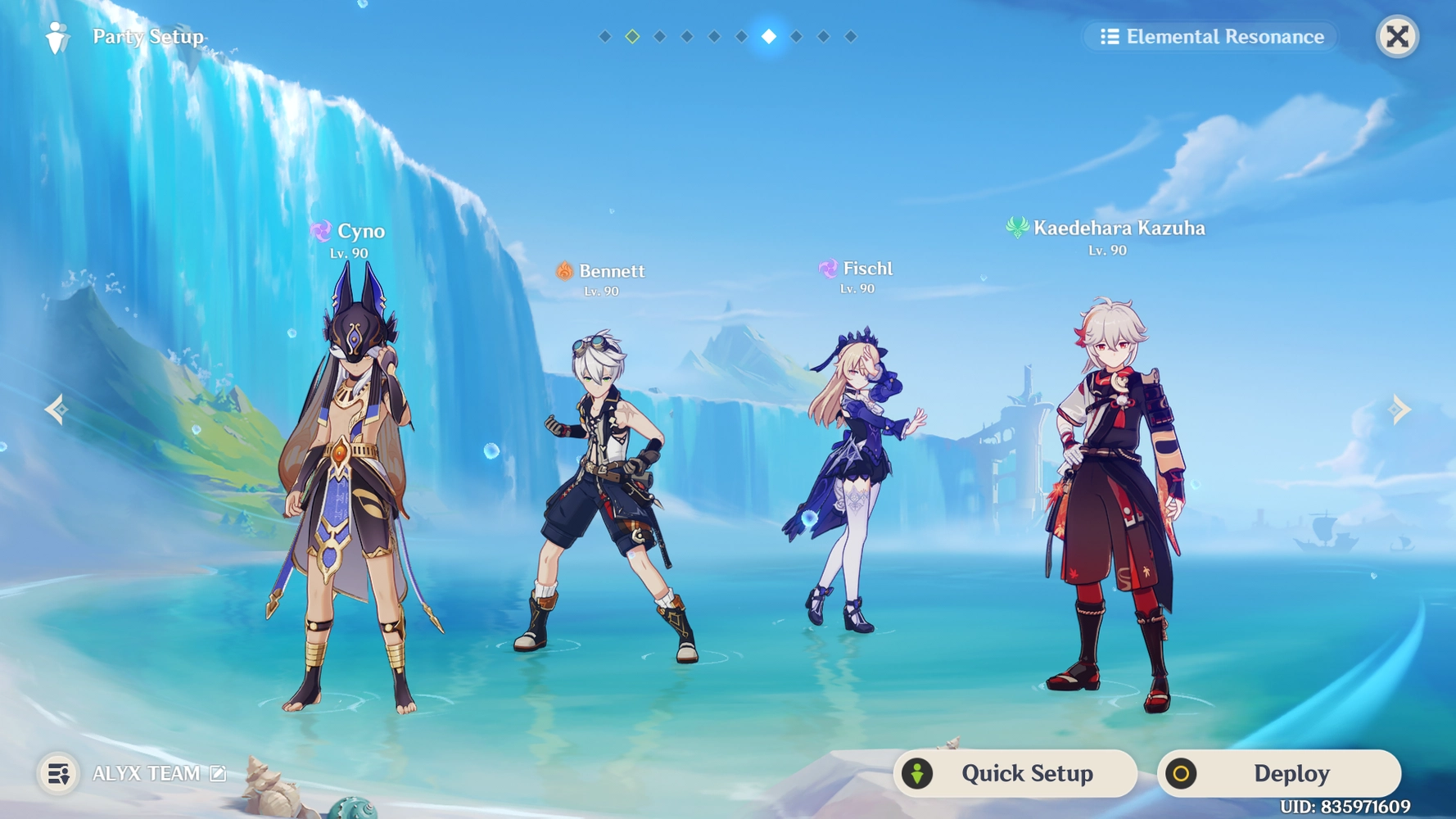Select the glowing blue party slot diamond
Image resolution: width=1456 pixels, height=819 pixels.
pyautogui.click(x=767, y=36)
